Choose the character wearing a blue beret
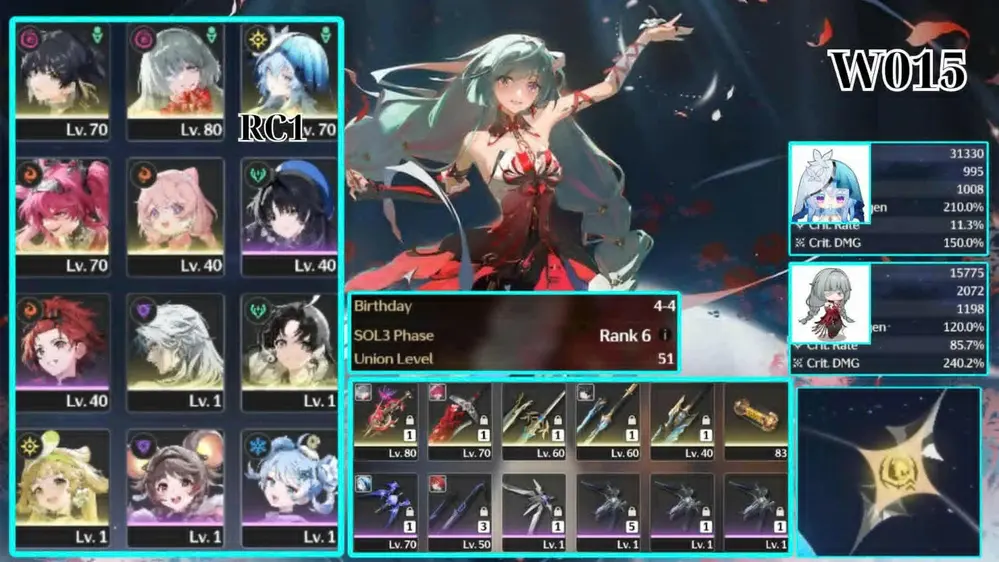The height and width of the screenshot is (562, 999). (x=289, y=216)
